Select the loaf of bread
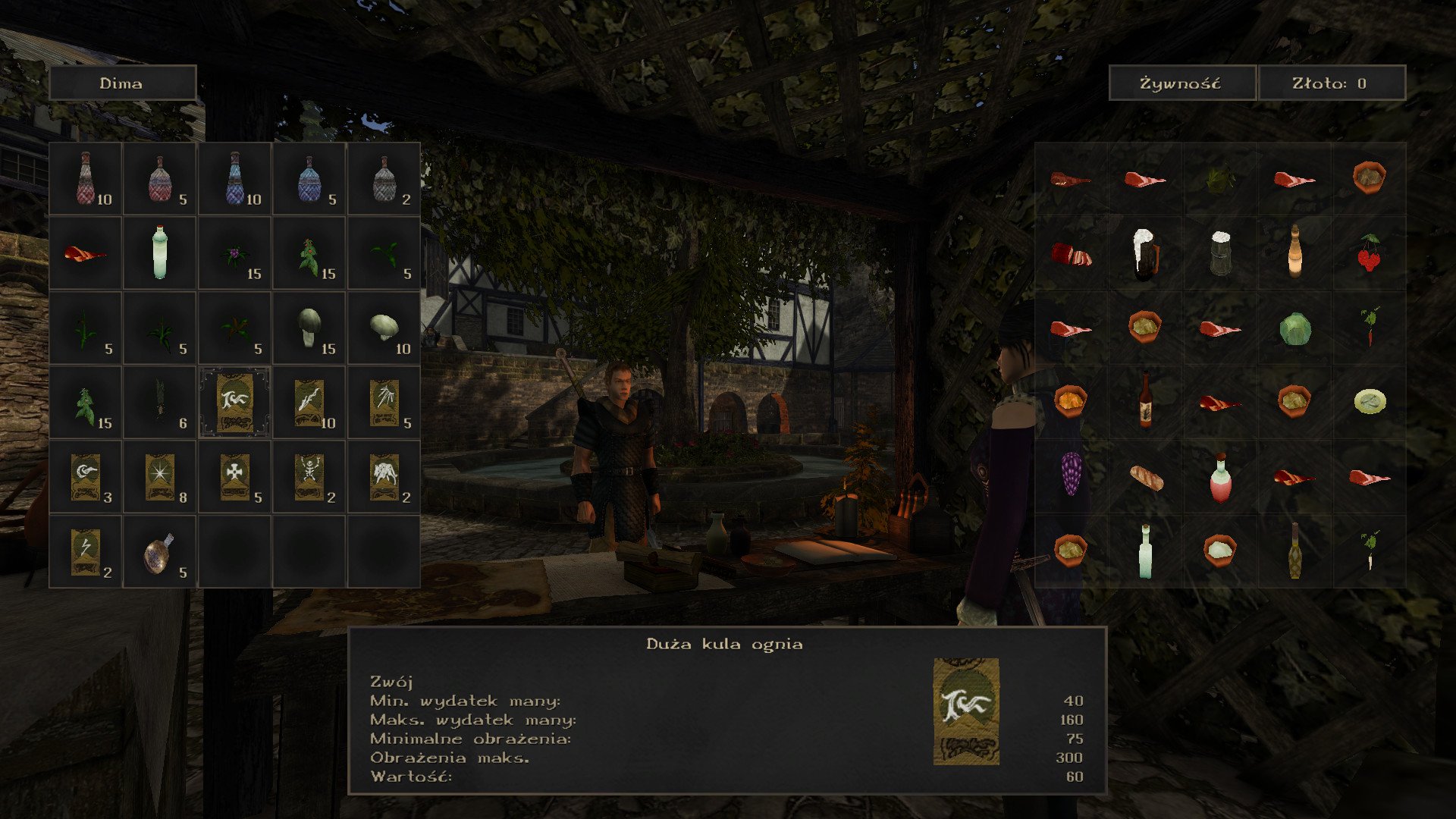Image resolution: width=1456 pixels, height=819 pixels. tap(1144, 477)
